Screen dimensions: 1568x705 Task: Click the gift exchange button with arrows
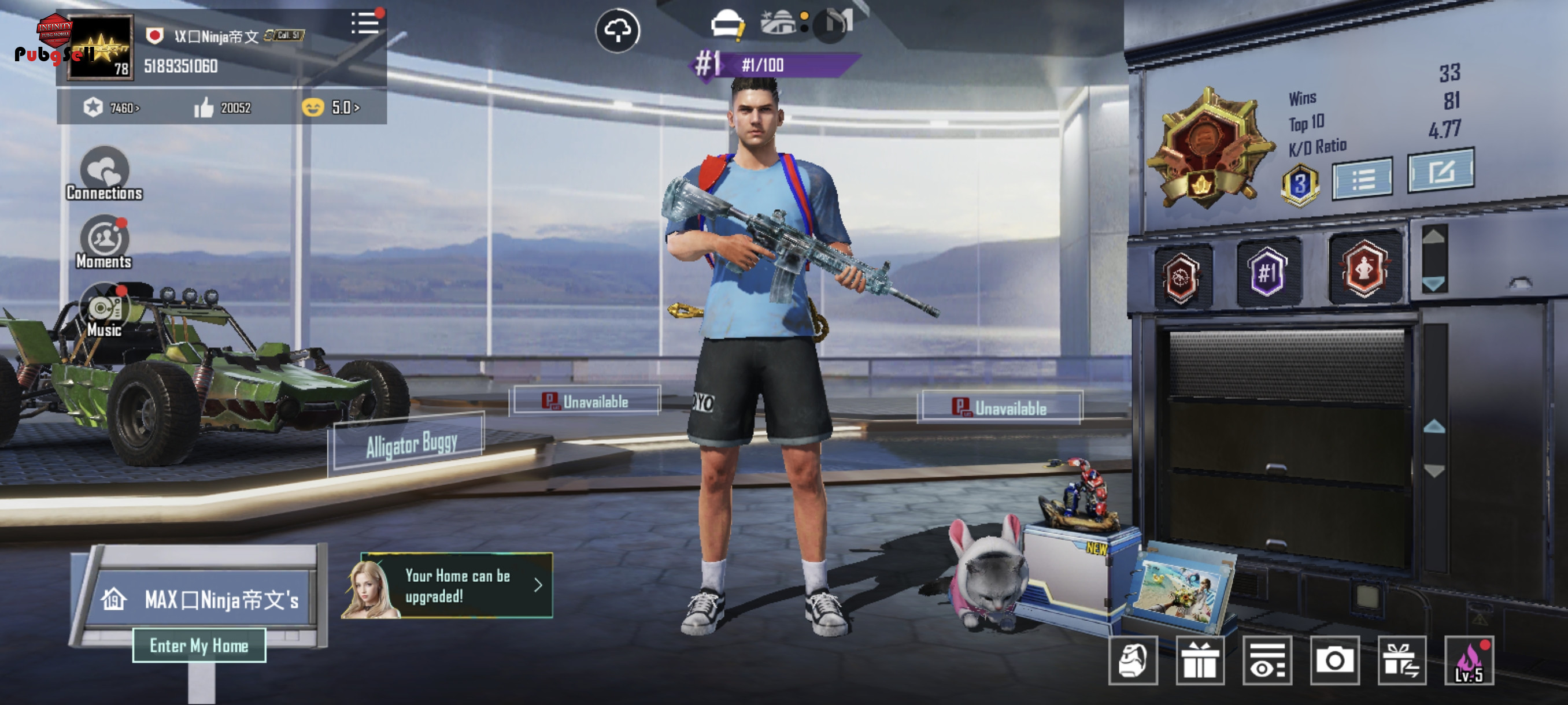point(1402,661)
